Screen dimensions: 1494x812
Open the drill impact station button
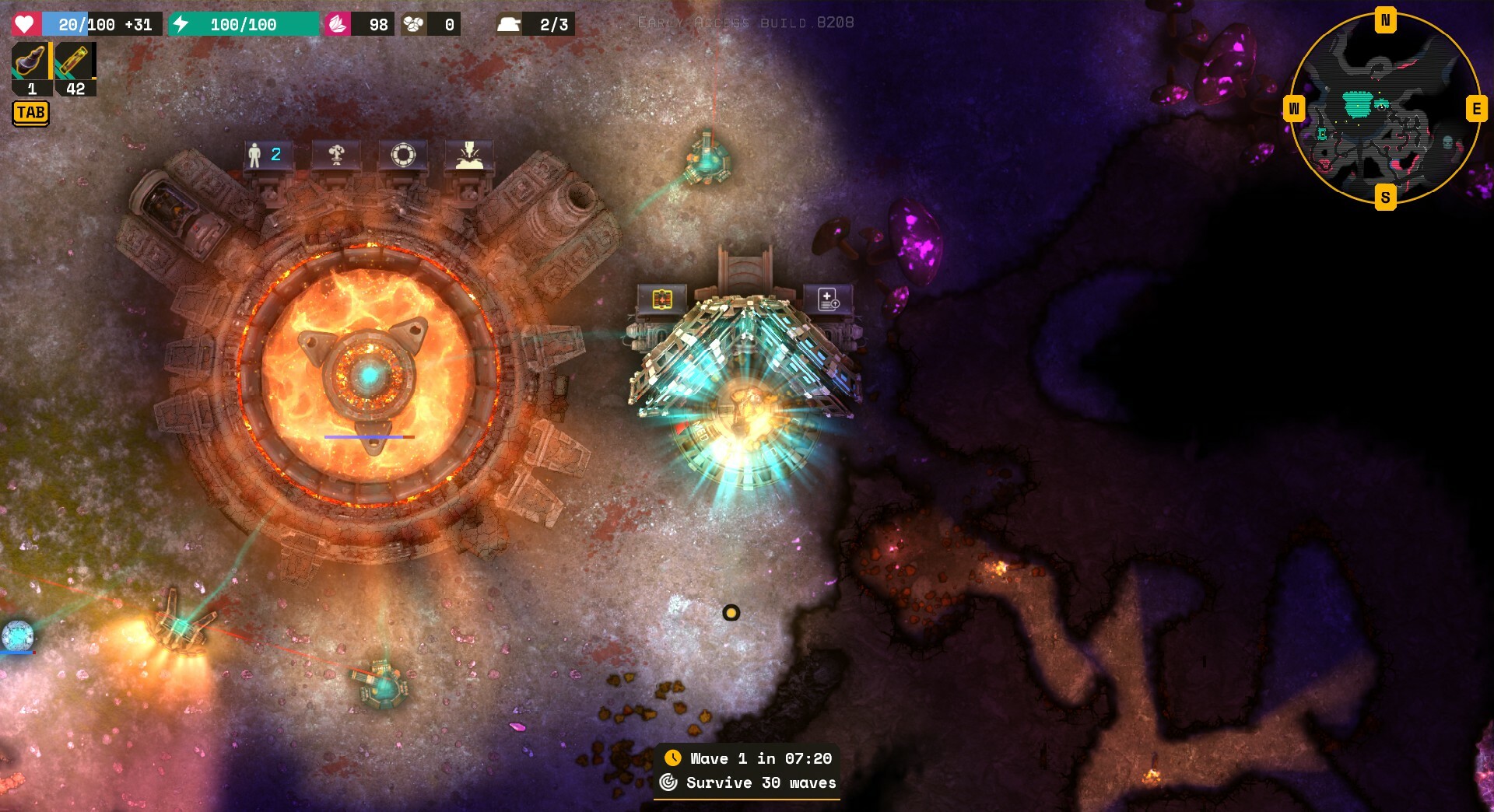tap(468, 155)
